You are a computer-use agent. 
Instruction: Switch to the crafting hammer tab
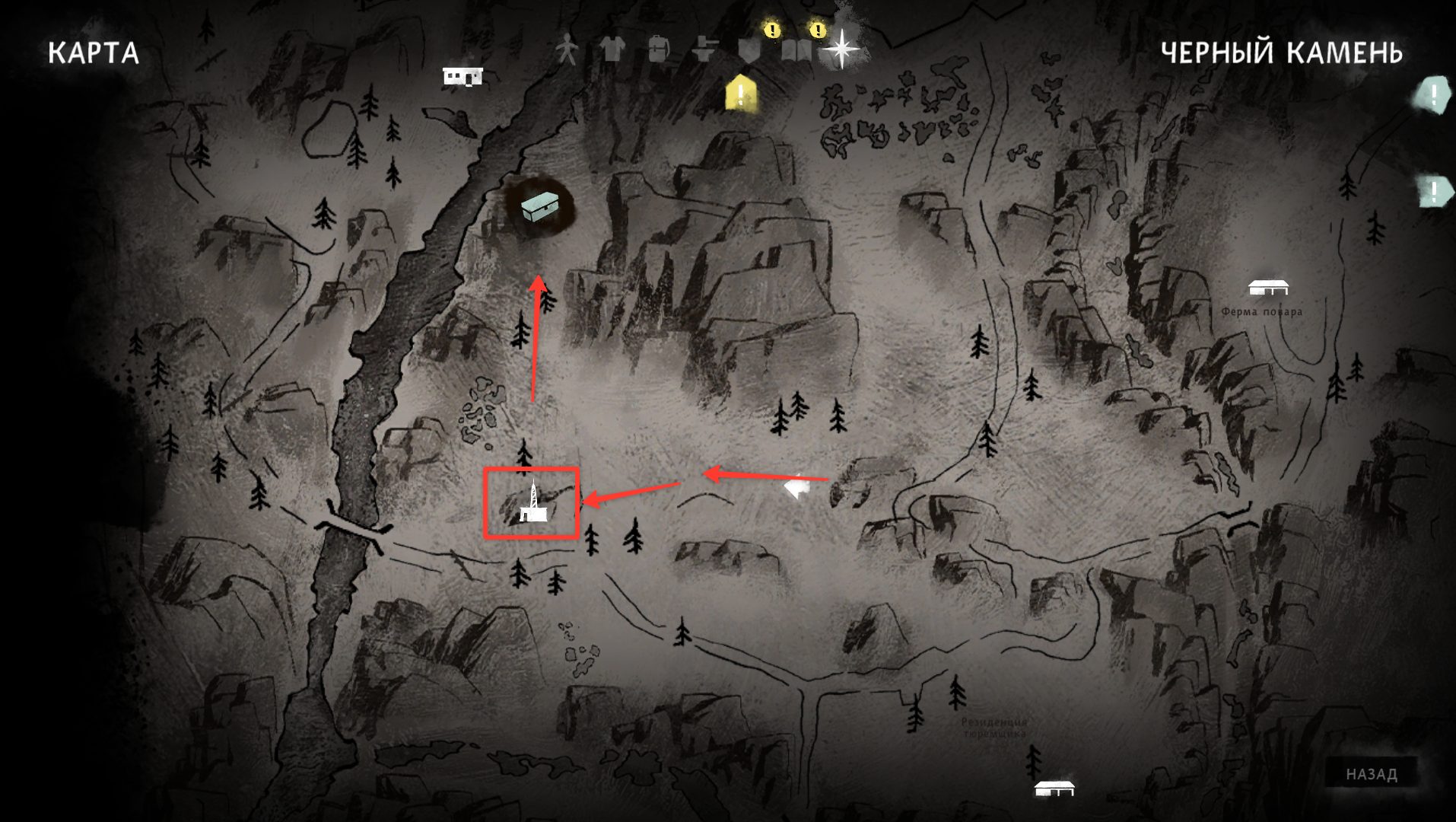705,49
